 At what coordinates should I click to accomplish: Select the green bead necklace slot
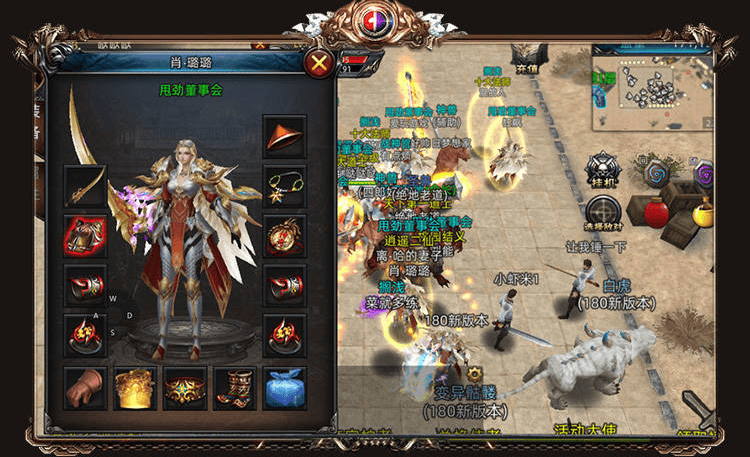coord(284,185)
